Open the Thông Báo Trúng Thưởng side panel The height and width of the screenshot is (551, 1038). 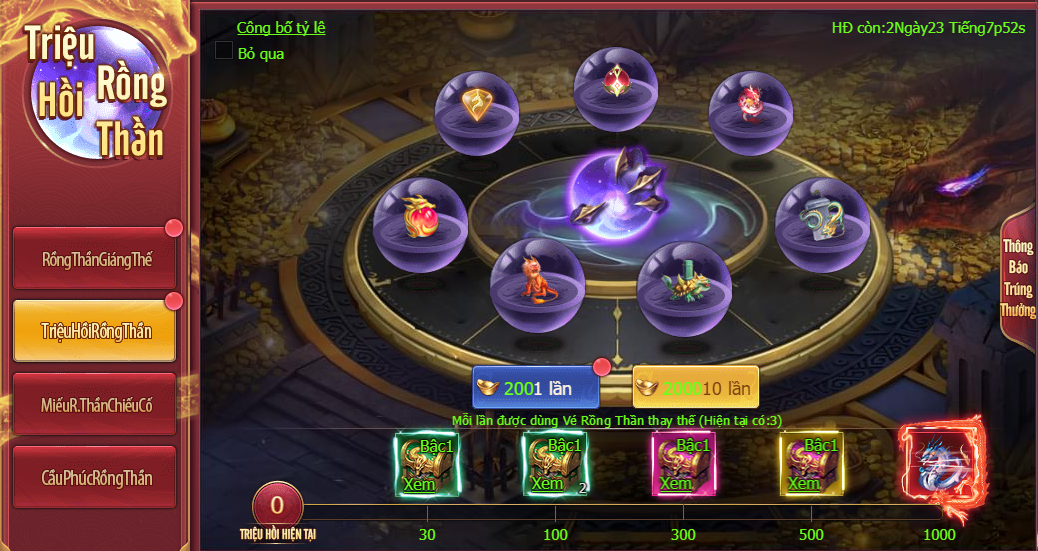click(1017, 280)
